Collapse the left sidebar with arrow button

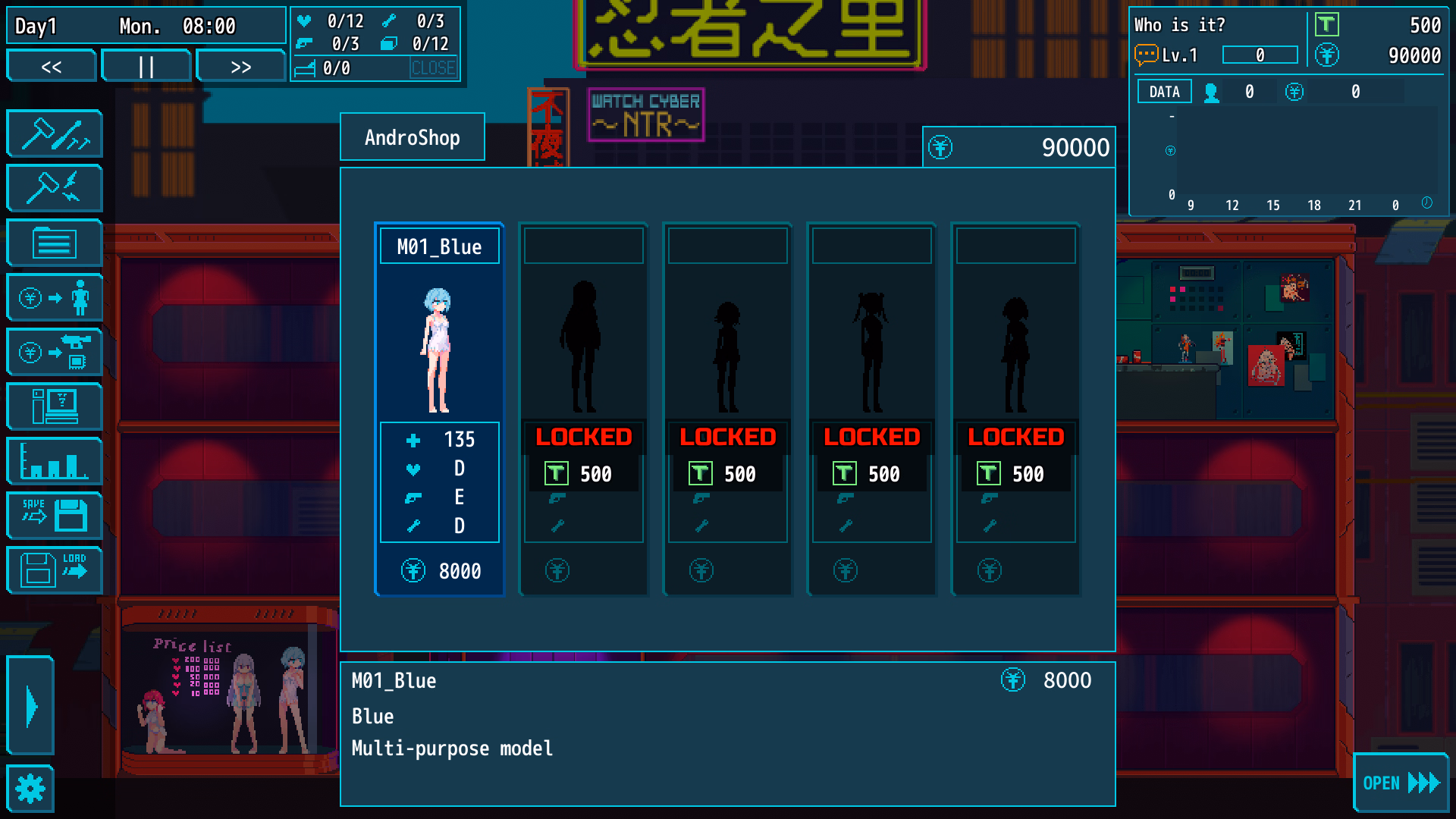(30, 706)
